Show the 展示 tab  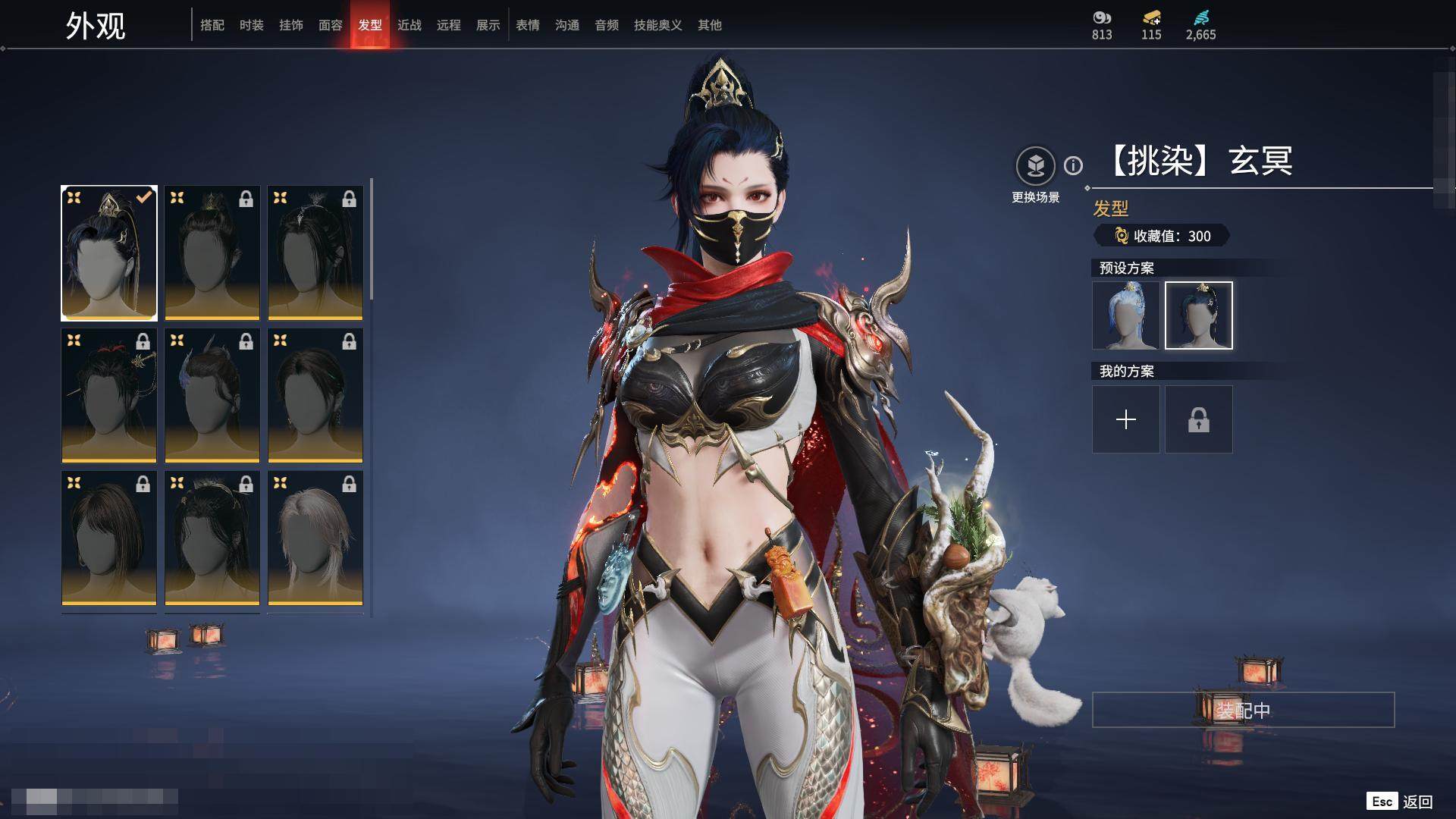point(488,25)
